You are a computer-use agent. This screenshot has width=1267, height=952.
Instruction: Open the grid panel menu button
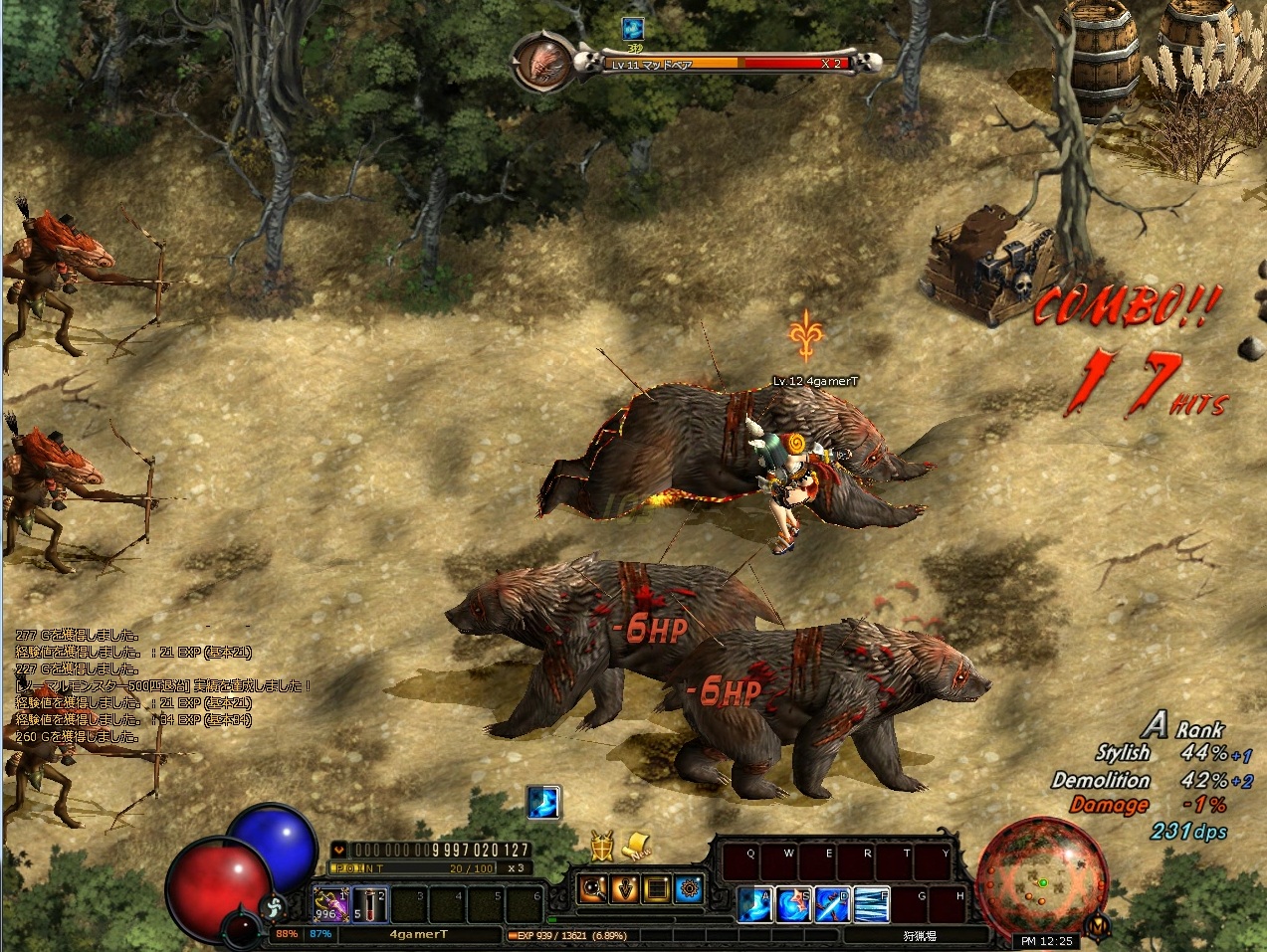click(x=657, y=888)
